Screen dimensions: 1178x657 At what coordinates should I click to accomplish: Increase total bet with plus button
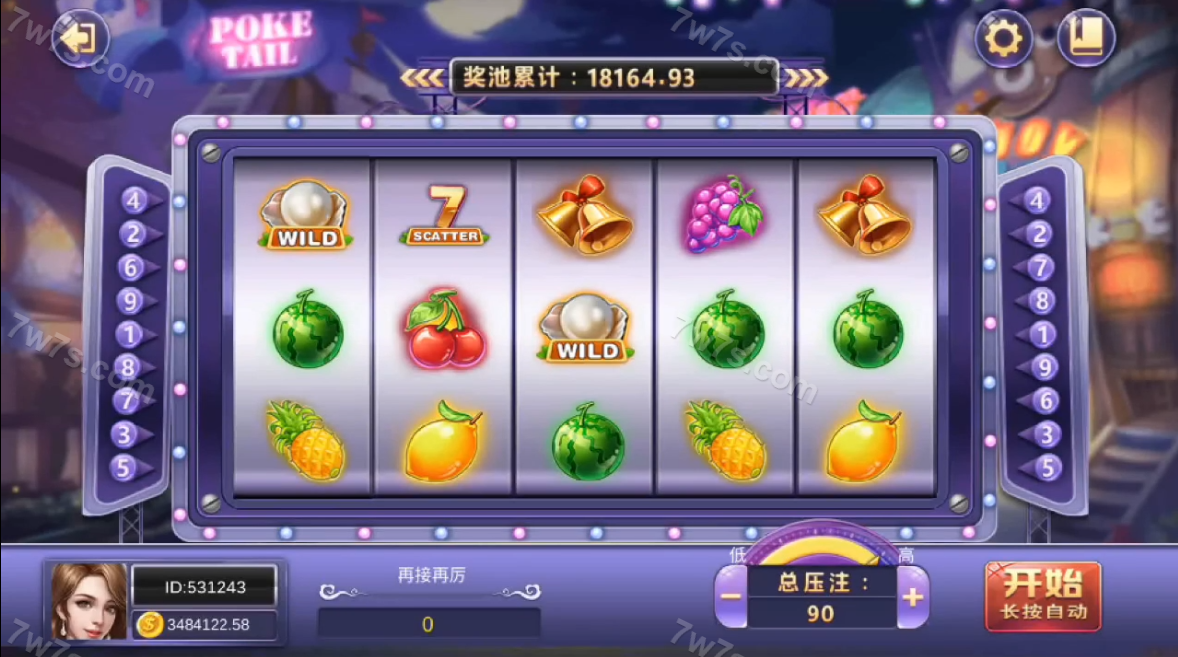coord(913,597)
